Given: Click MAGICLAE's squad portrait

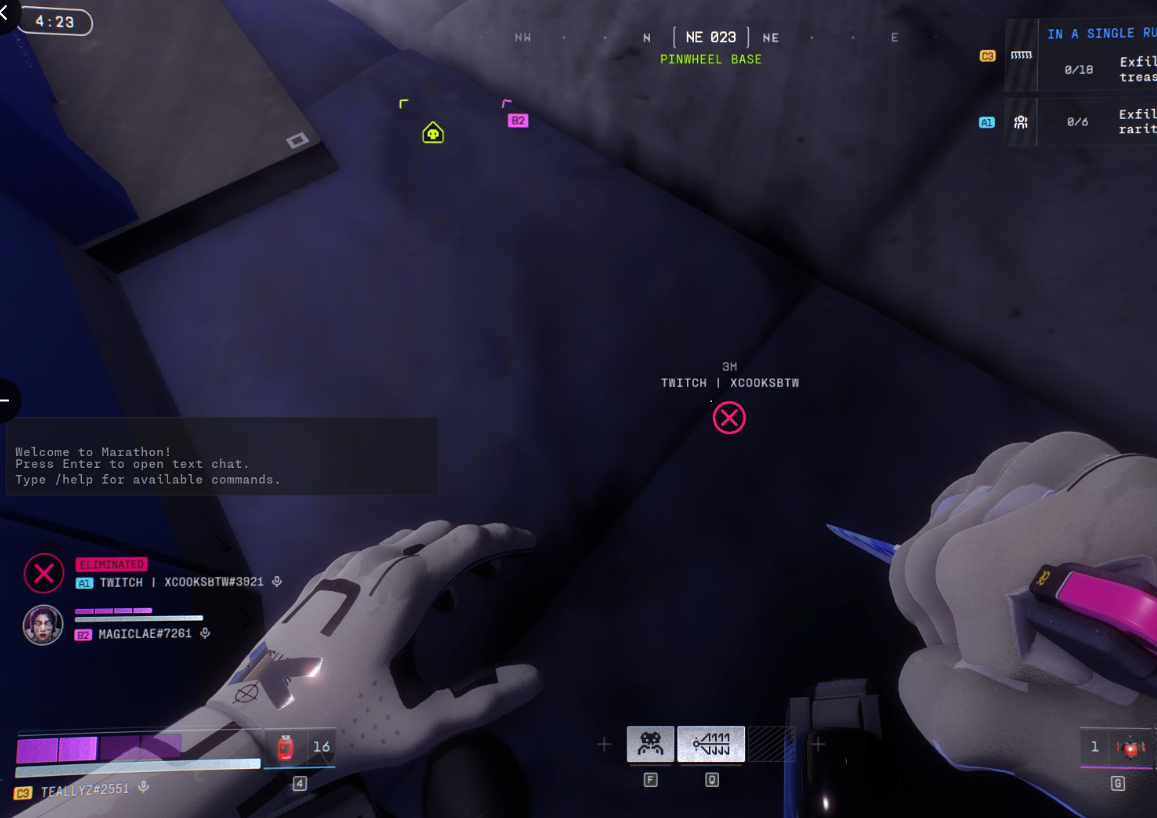Looking at the screenshot, I should pos(43,625).
